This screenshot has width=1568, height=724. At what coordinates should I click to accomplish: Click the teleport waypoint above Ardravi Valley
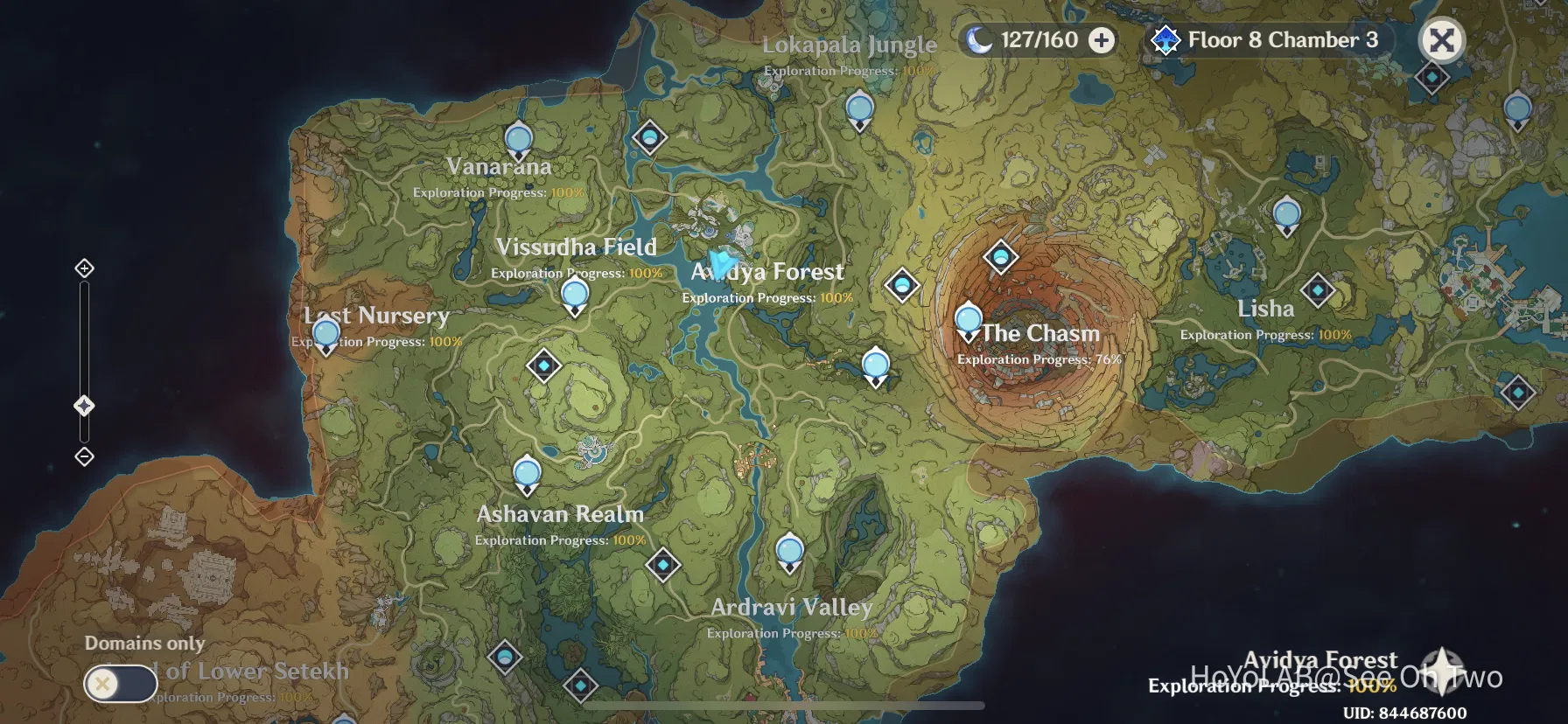pos(788,550)
